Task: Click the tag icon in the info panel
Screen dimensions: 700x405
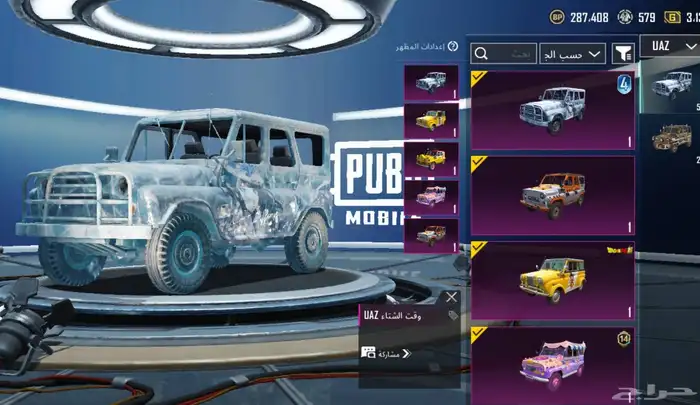Action: [451, 315]
